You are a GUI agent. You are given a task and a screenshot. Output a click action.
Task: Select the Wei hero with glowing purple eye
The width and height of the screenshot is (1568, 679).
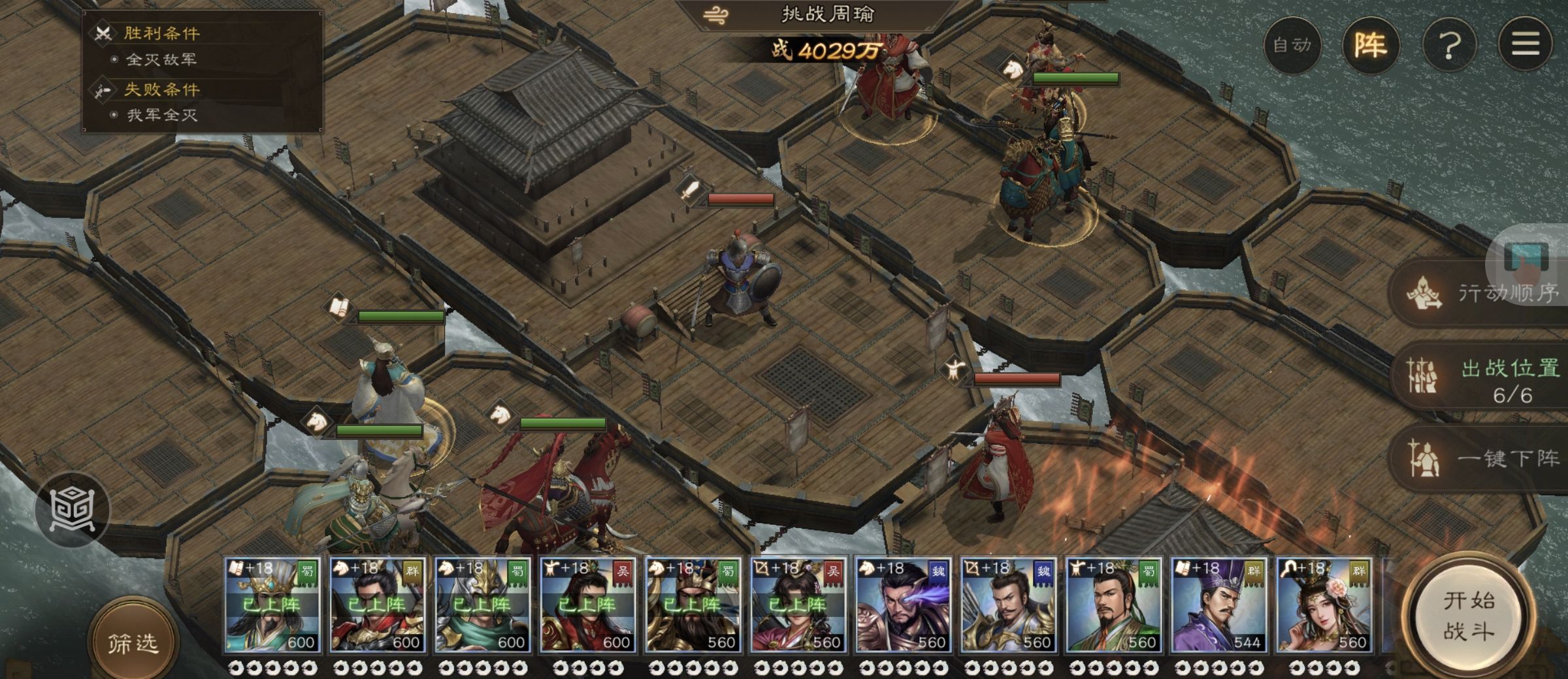[903, 605]
